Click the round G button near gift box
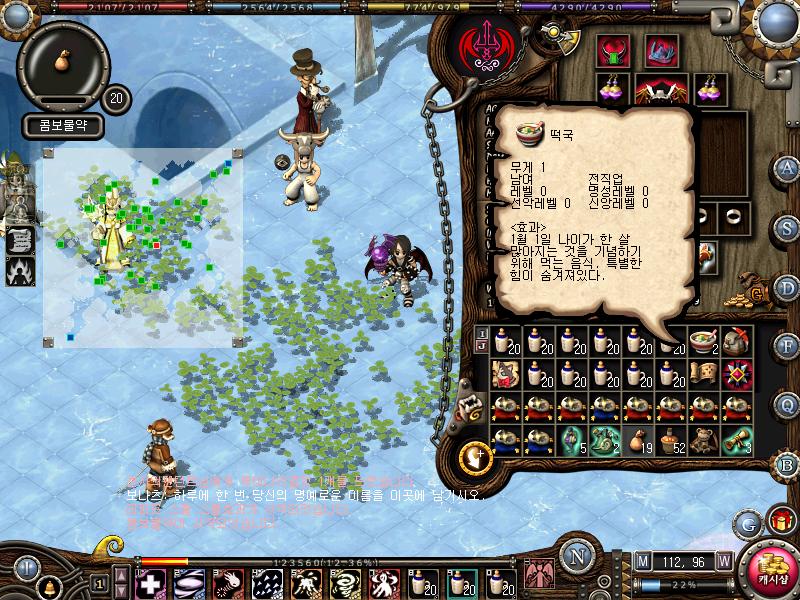This screenshot has width=800, height=600. click(x=748, y=523)
